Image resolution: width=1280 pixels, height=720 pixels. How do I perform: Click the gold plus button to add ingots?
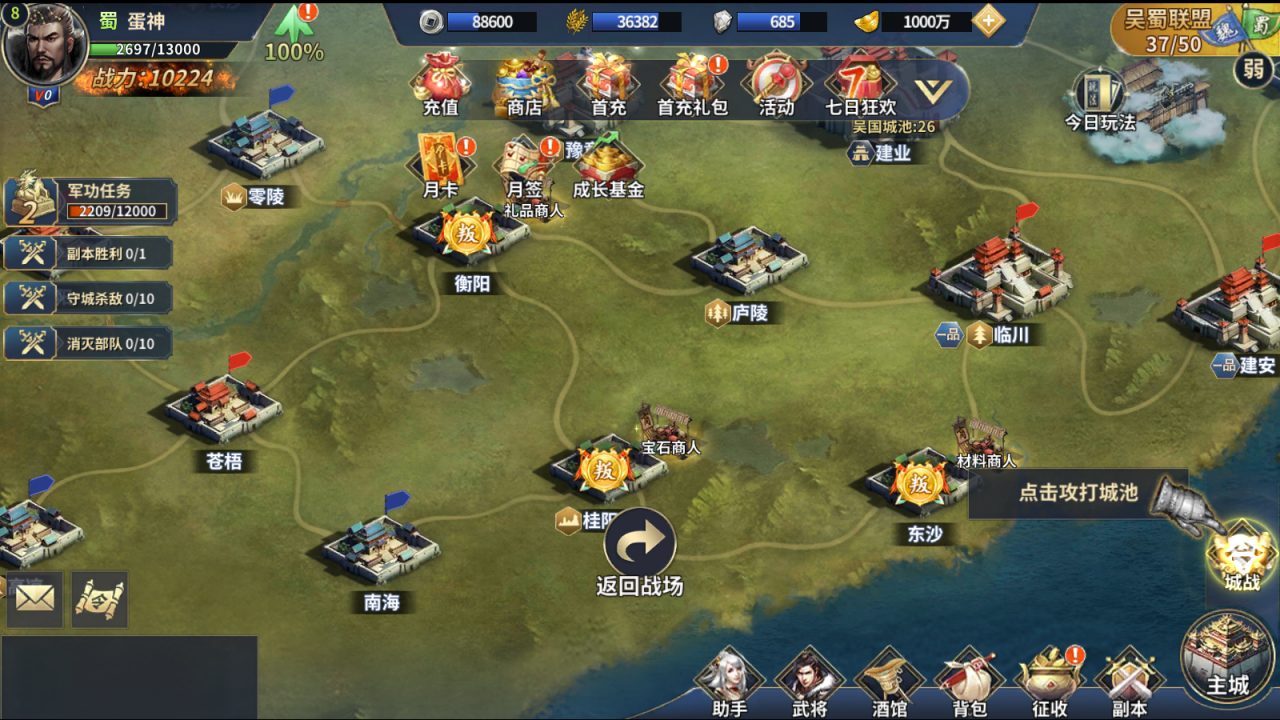[x=988, y=22]
